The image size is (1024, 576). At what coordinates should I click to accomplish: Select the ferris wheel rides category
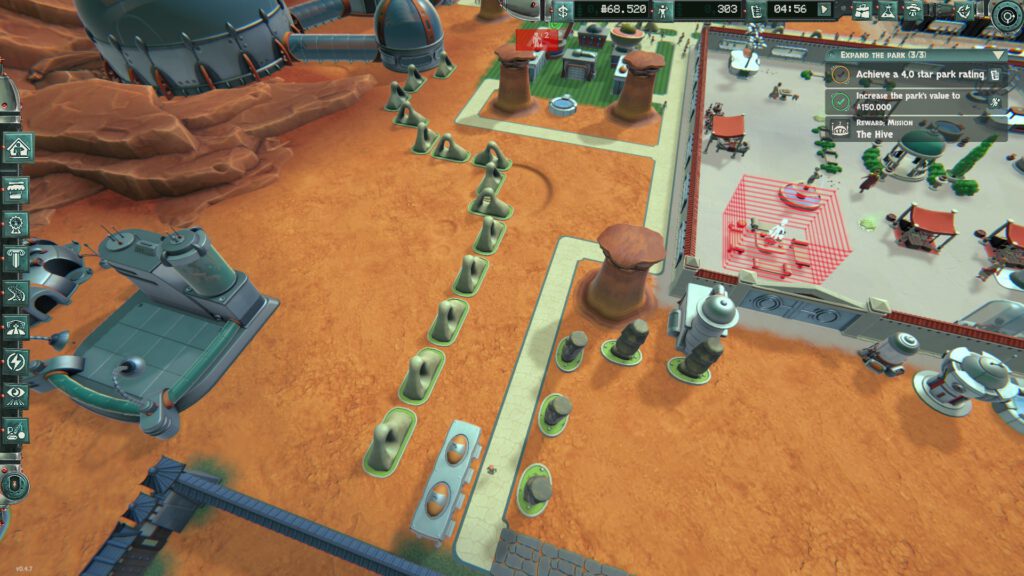click(17, 224)
